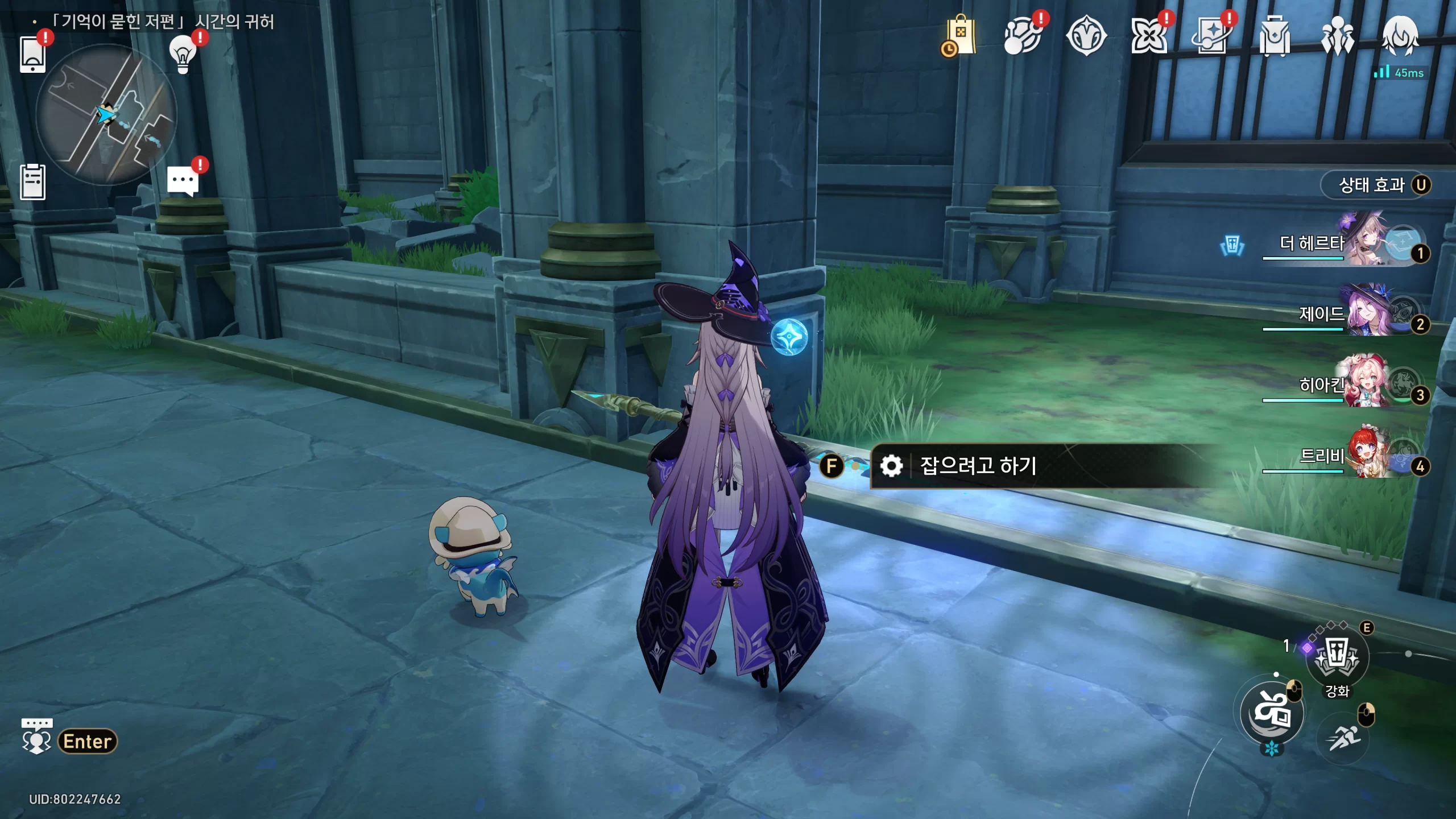Open the lightbulb tips icon
The width and height of the screenshot is (1456, 819).
pos(183,55)
